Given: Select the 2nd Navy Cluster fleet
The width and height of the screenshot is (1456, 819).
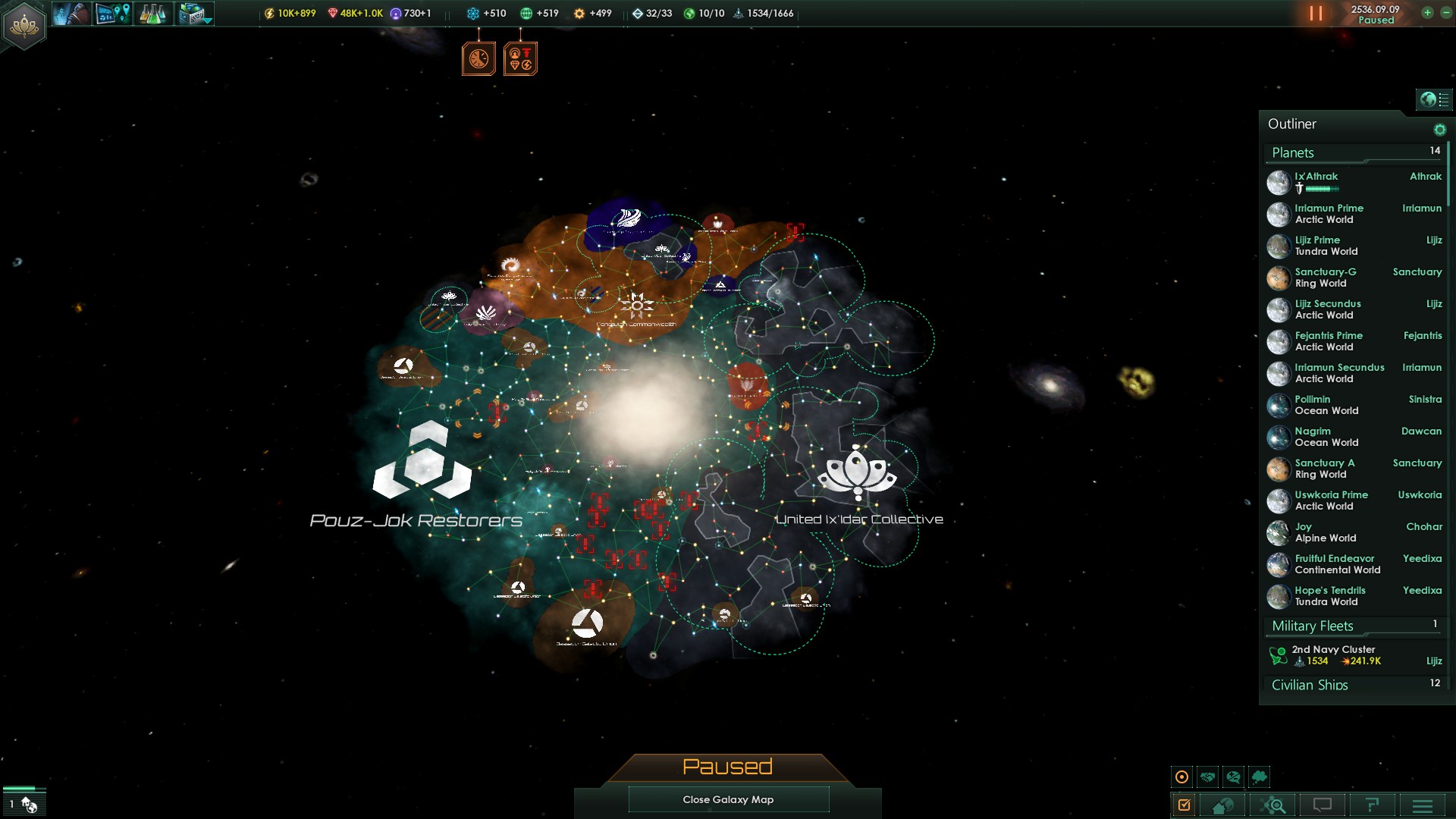Looking at the screenshot, I should point(1333,654).
